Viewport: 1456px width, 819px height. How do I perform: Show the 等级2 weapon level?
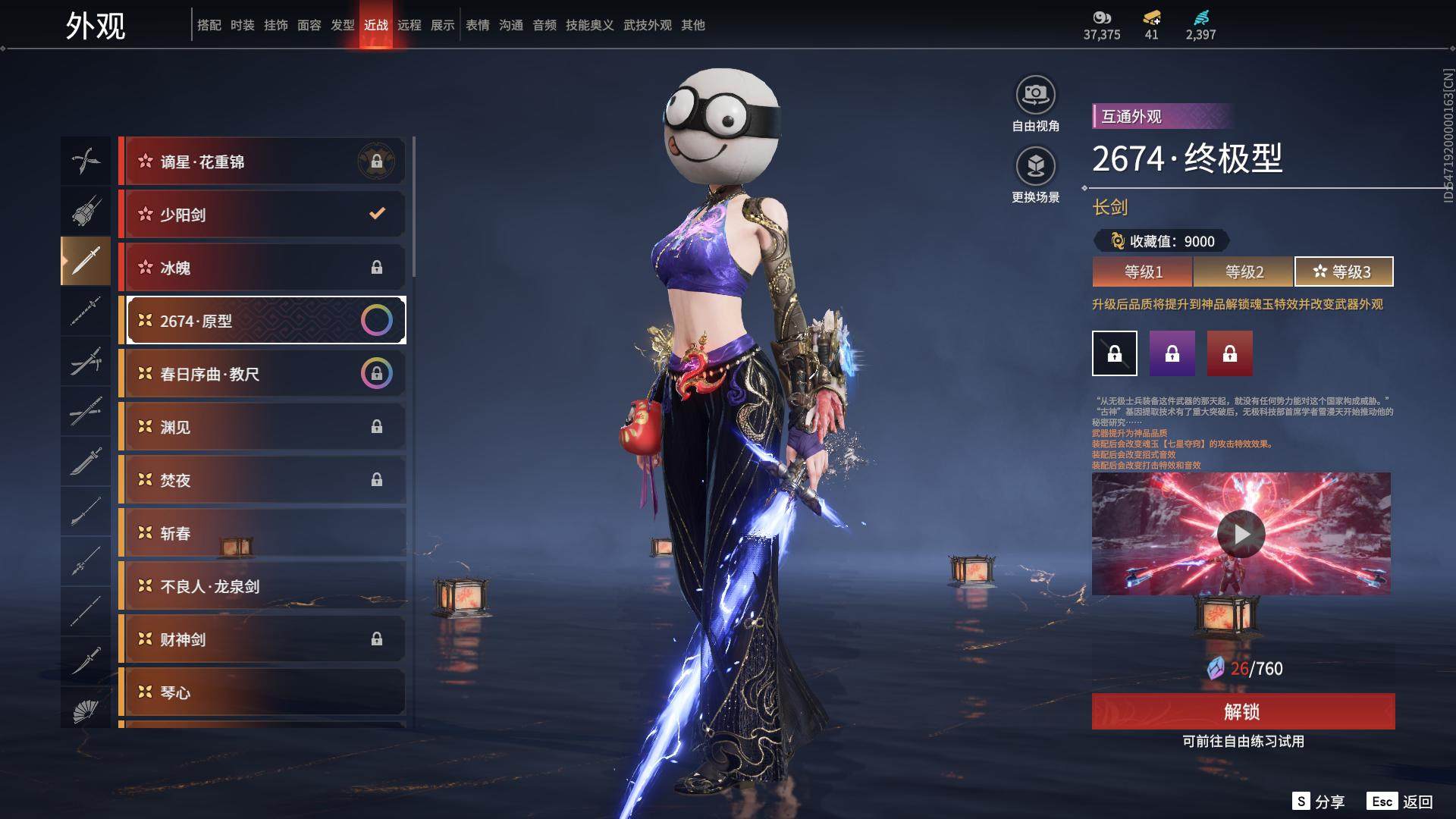tap(1244, 271)
